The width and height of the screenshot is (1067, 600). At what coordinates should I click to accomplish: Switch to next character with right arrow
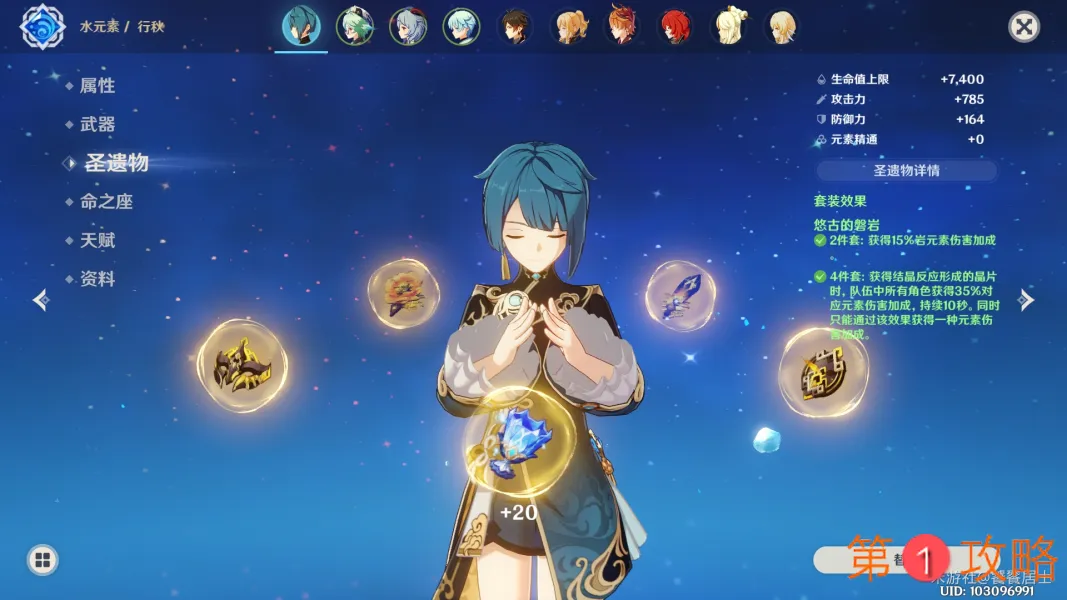pyautogui.click(x=1026, y=300)
